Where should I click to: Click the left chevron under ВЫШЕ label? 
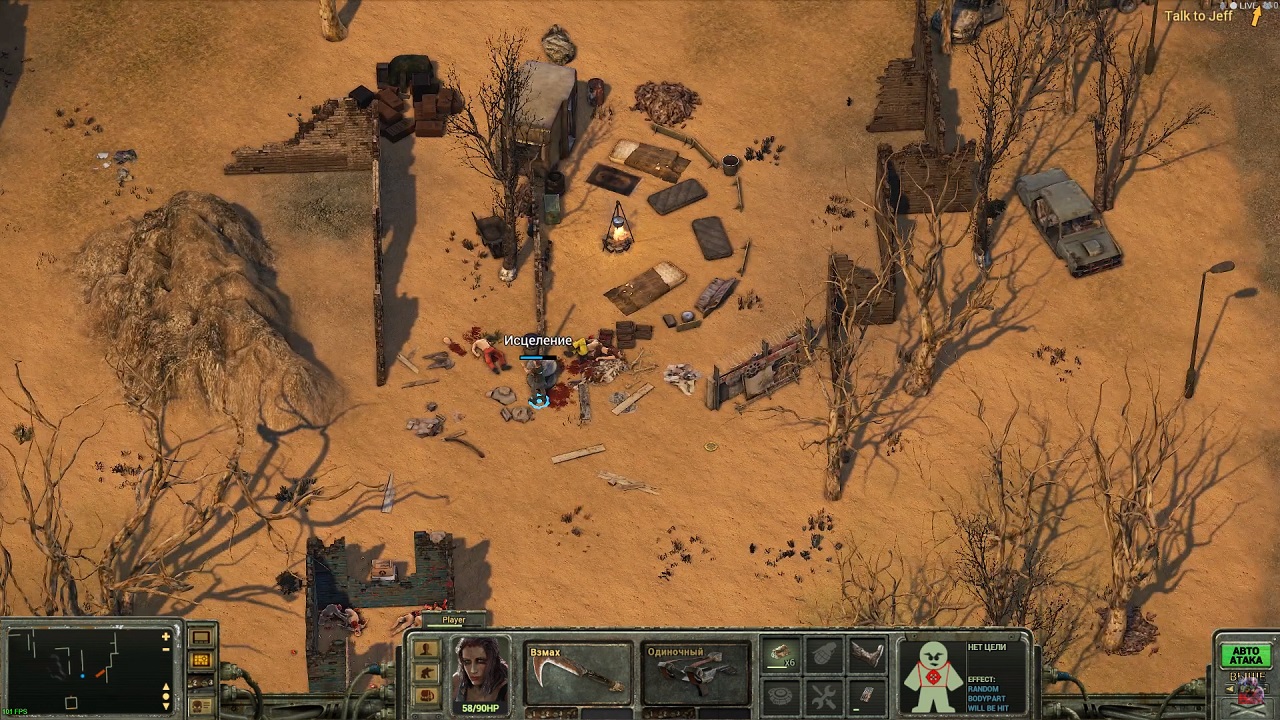pyautogui.click(x=1230, y=688)
